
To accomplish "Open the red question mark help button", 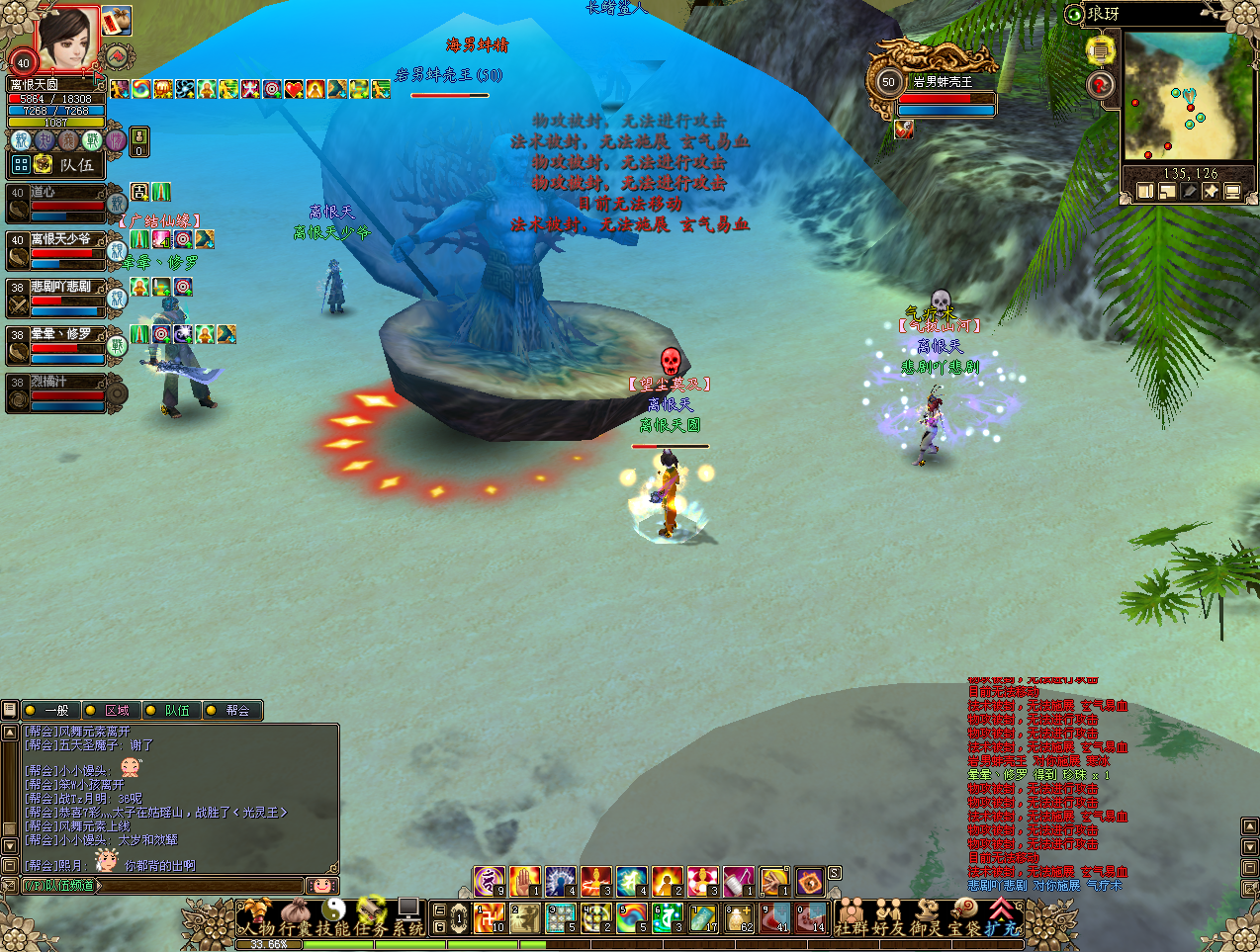I will tap(1100, 86).
